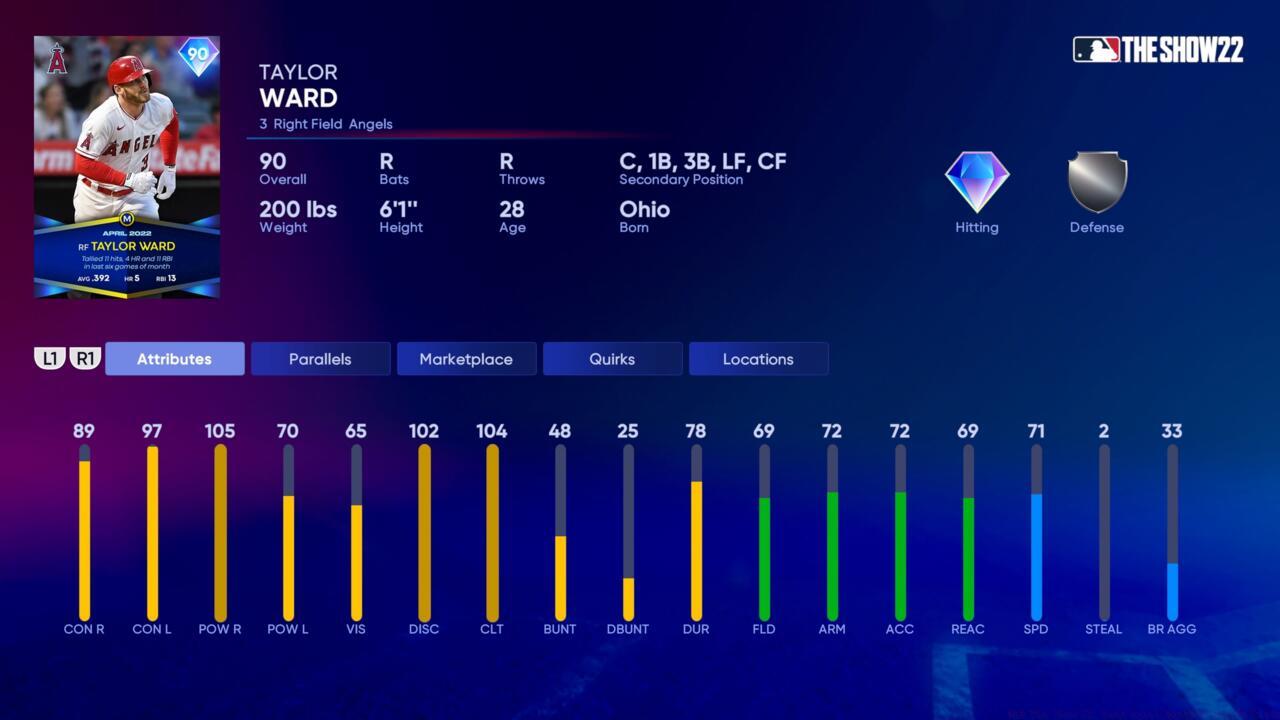This screenshot has width=1280, height=720.
Task: Switch to the Quirks tab
Action: [x=612, y=359]
